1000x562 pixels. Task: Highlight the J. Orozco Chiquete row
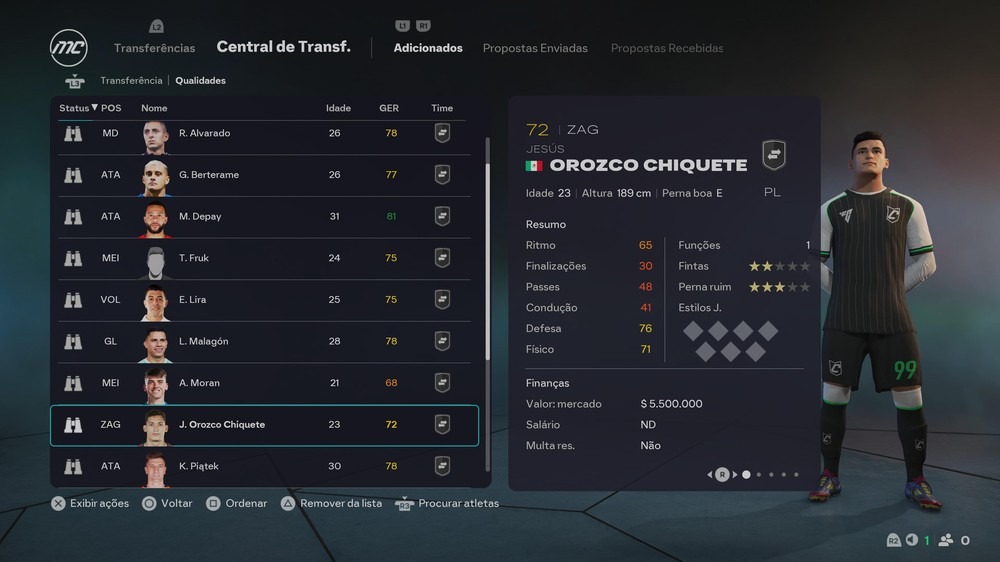(264, 425)
